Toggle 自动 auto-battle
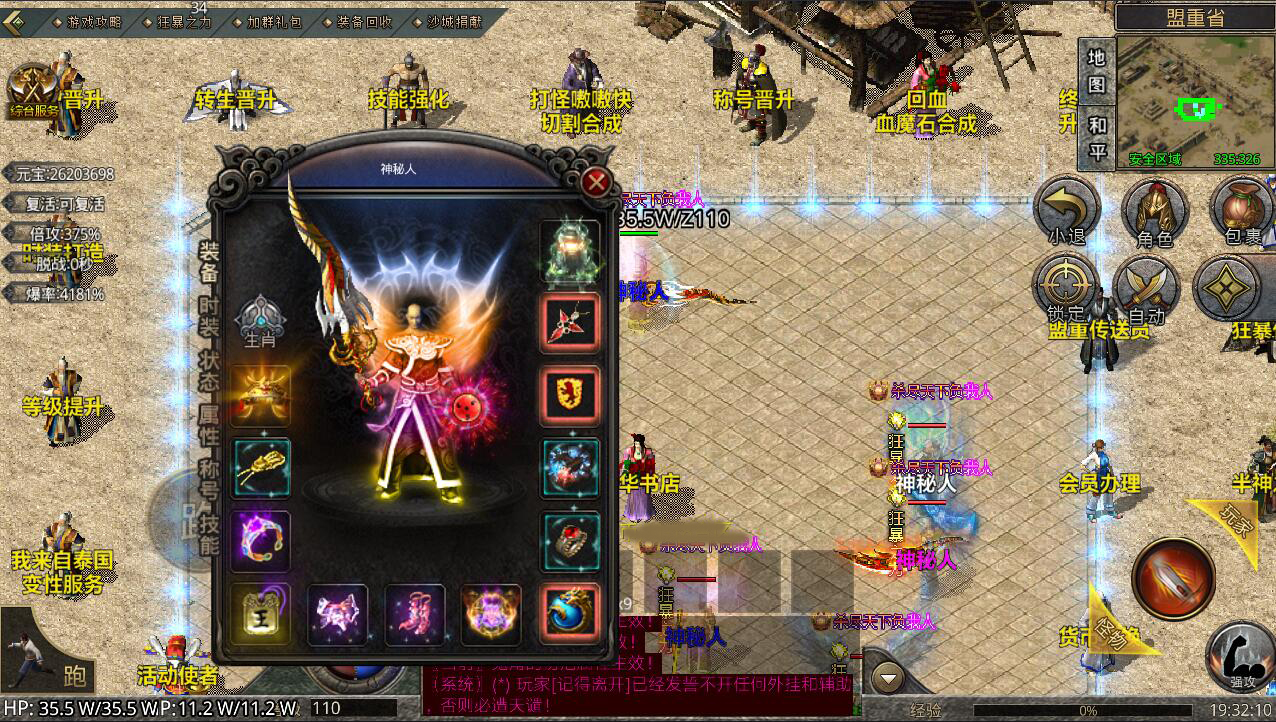The image size is (1276, 722). (1147, 292)
